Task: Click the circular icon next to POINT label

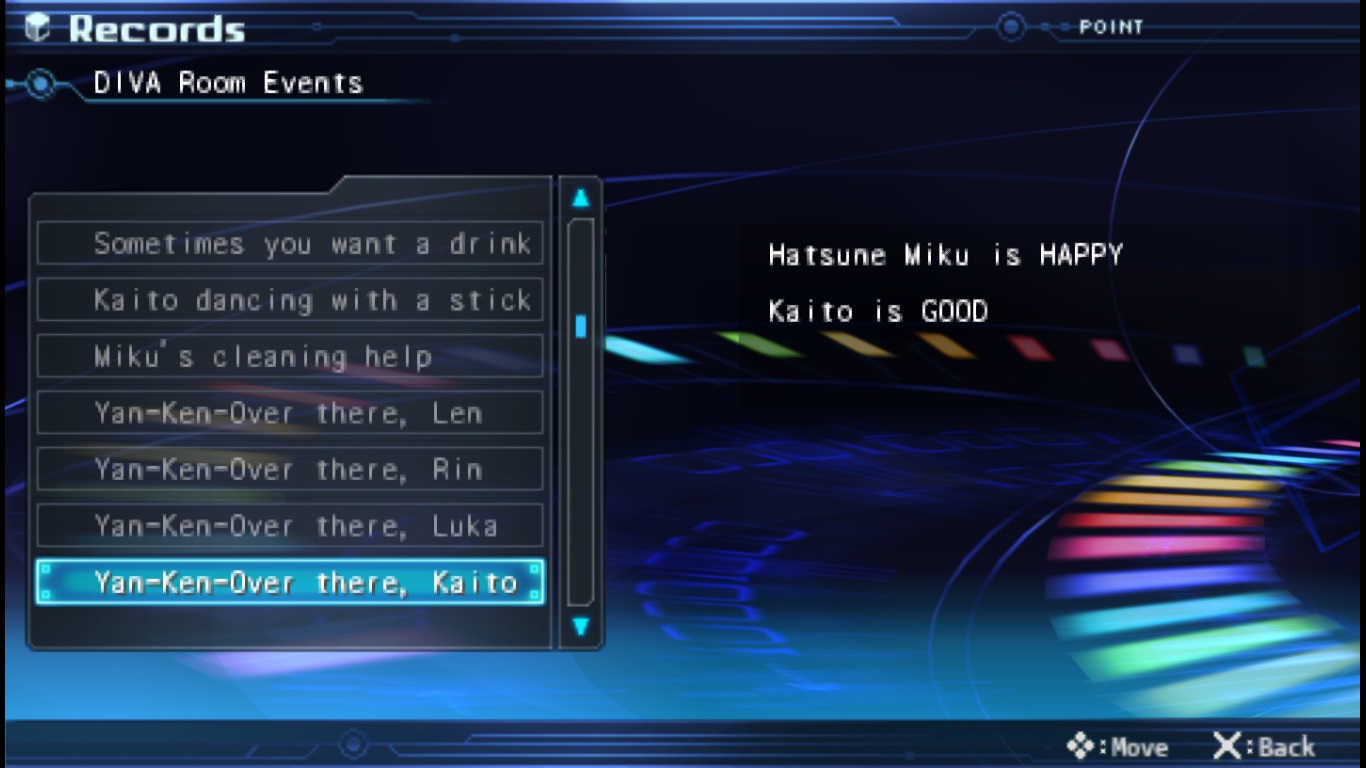Action: point(1011,28)
